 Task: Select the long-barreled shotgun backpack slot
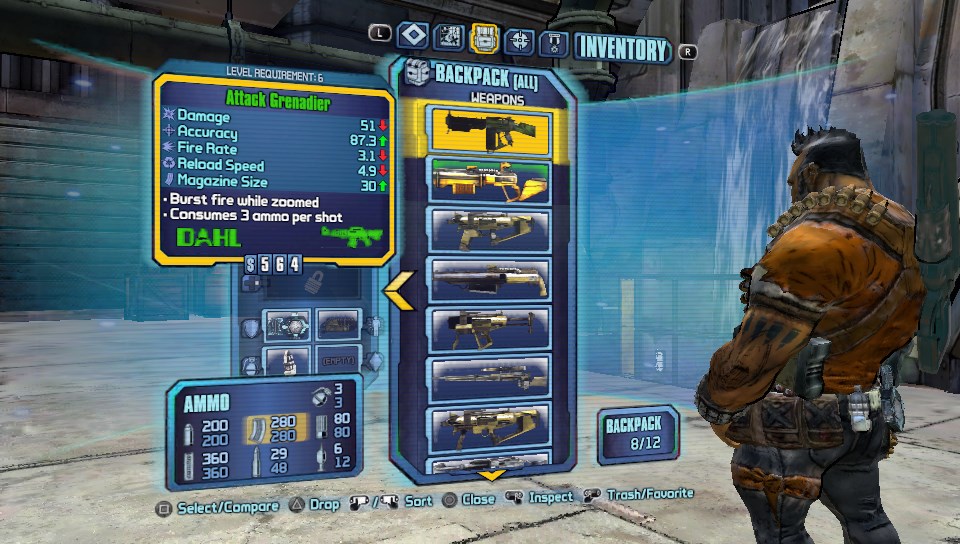[x=489, y=278]
